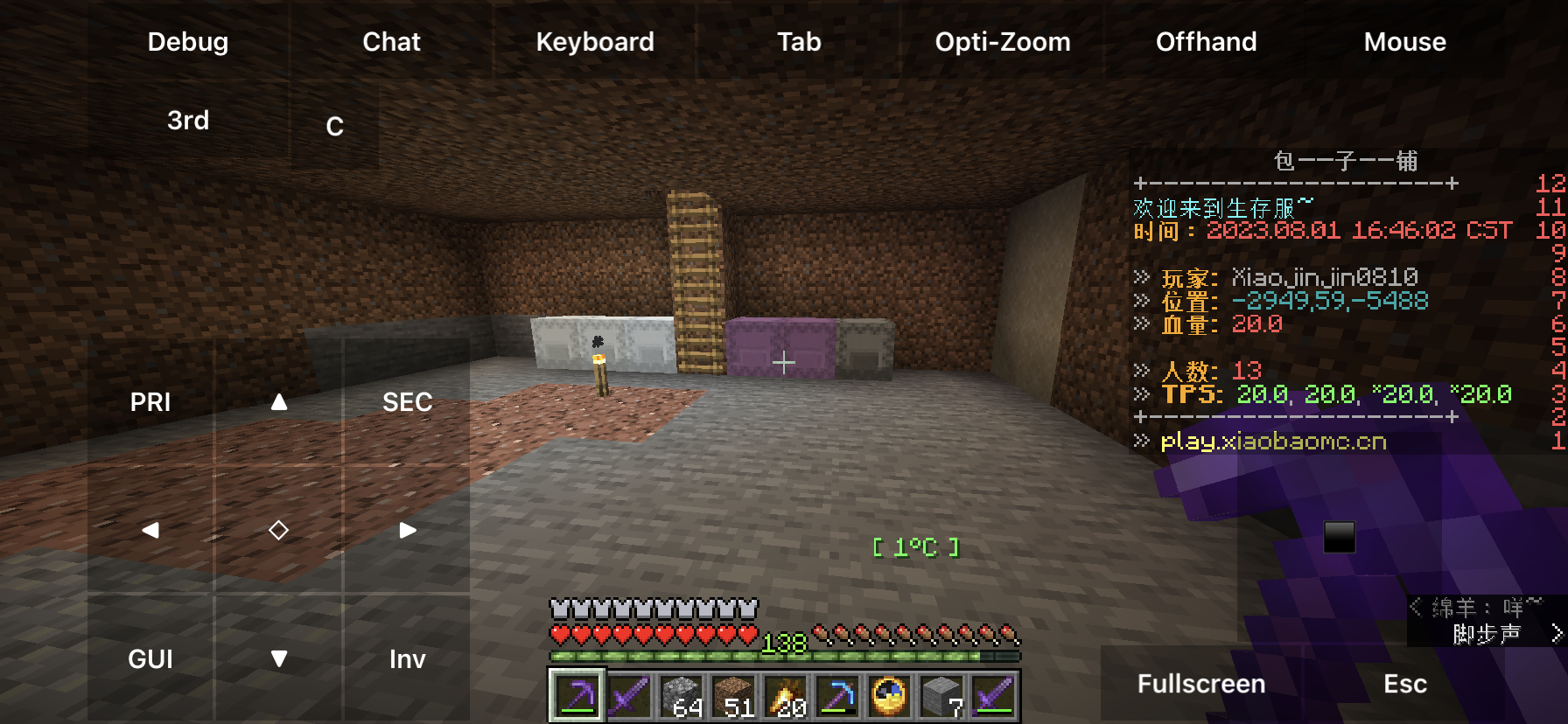Move forward with the up arrow
Image resolution: width=1568 pixels, height=724 pixels.
point(279,402)
